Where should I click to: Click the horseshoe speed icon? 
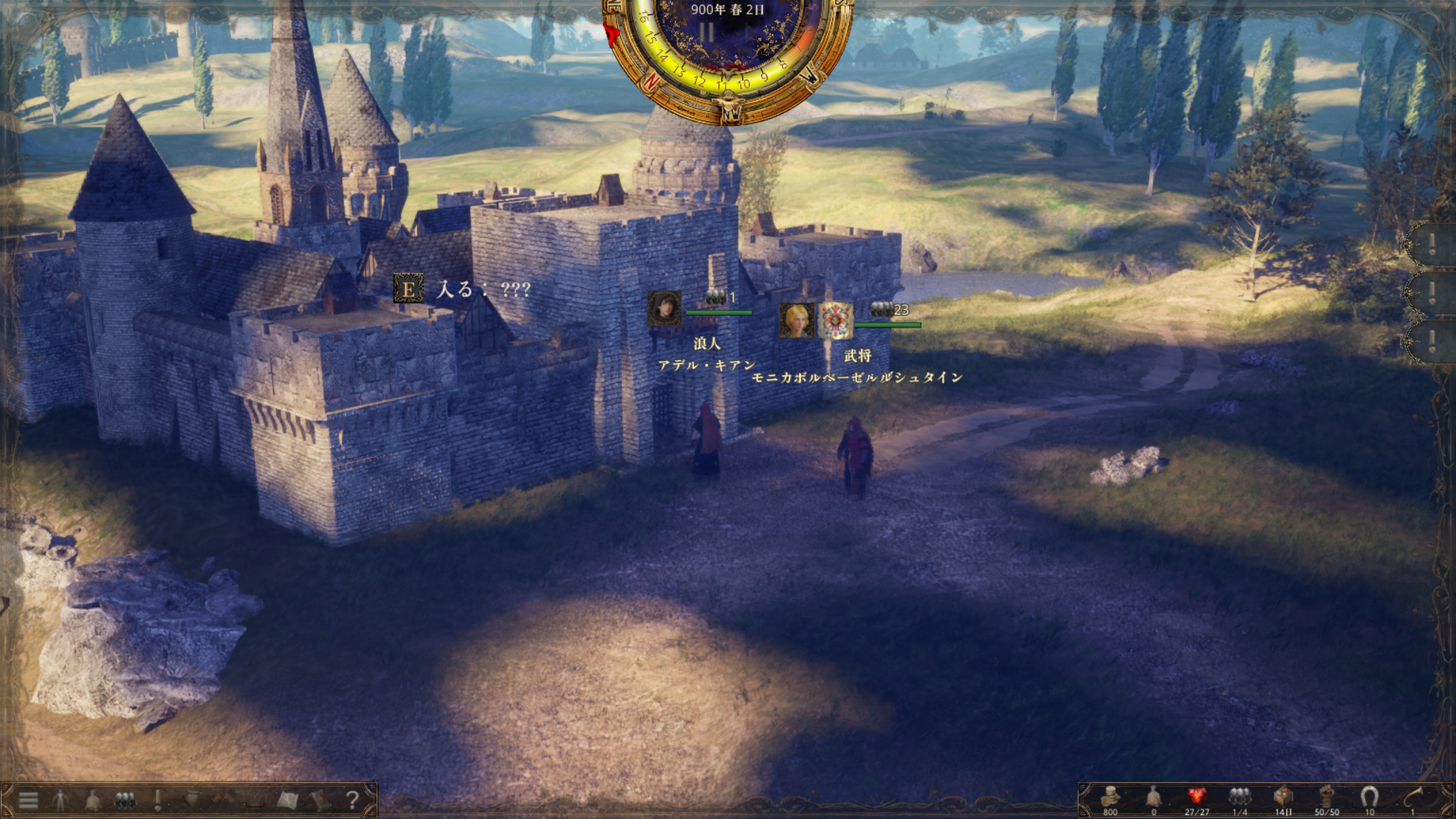point(1369,796)
